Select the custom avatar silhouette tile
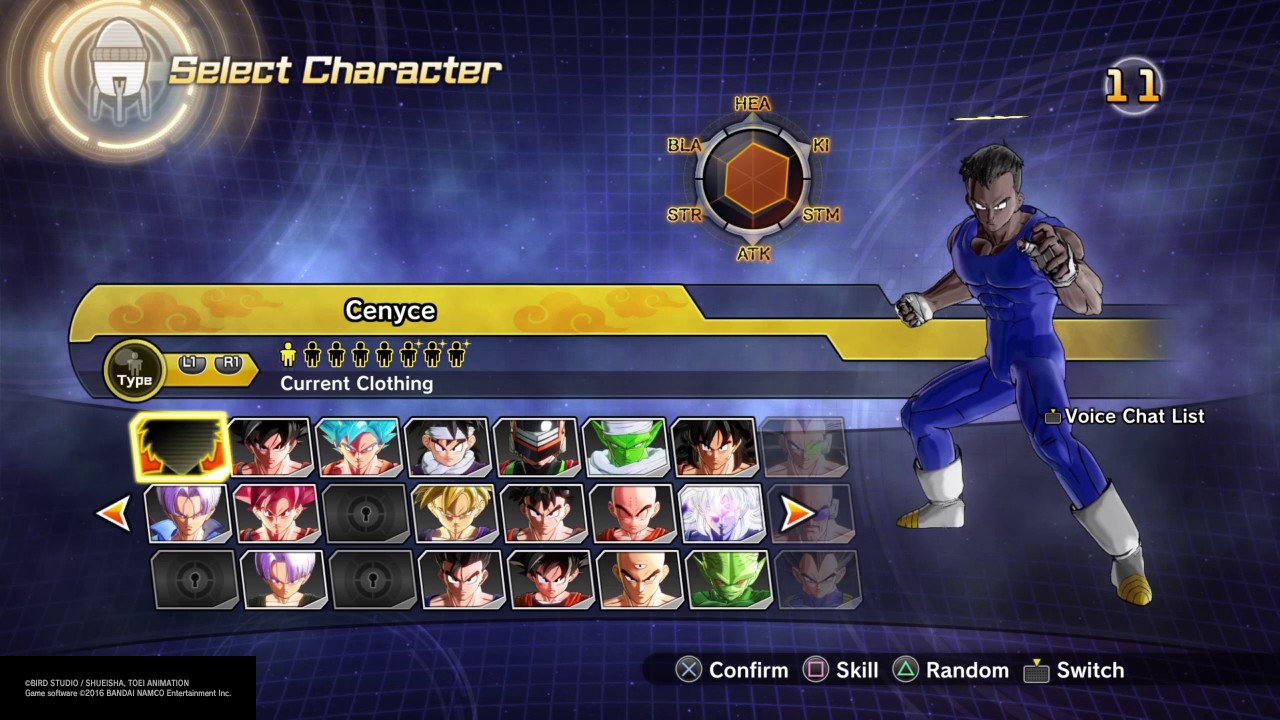The width and height of the screenshot is (1280, 720). pos(180,447)
